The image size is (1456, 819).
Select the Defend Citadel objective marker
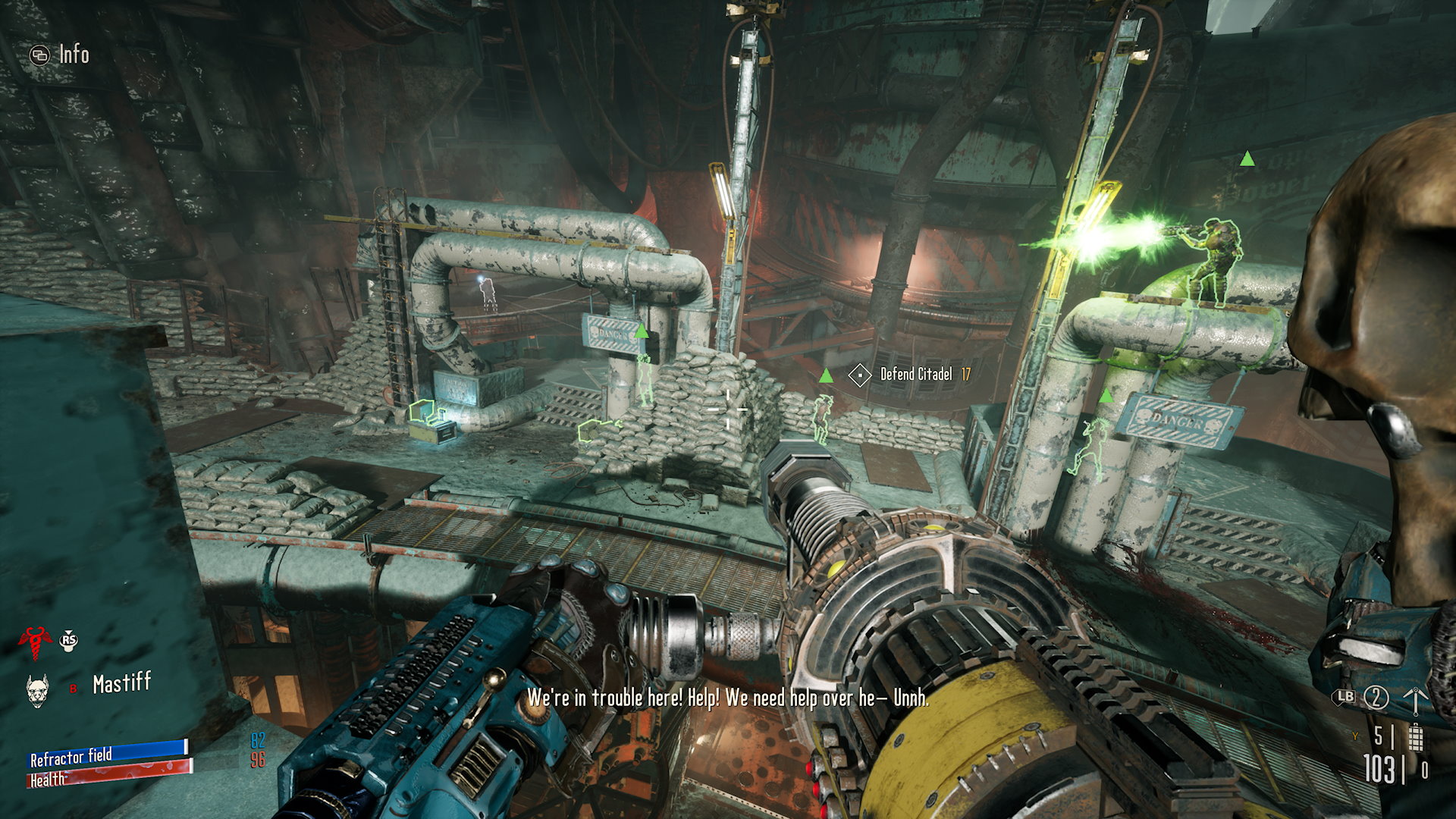pos(859,375)
